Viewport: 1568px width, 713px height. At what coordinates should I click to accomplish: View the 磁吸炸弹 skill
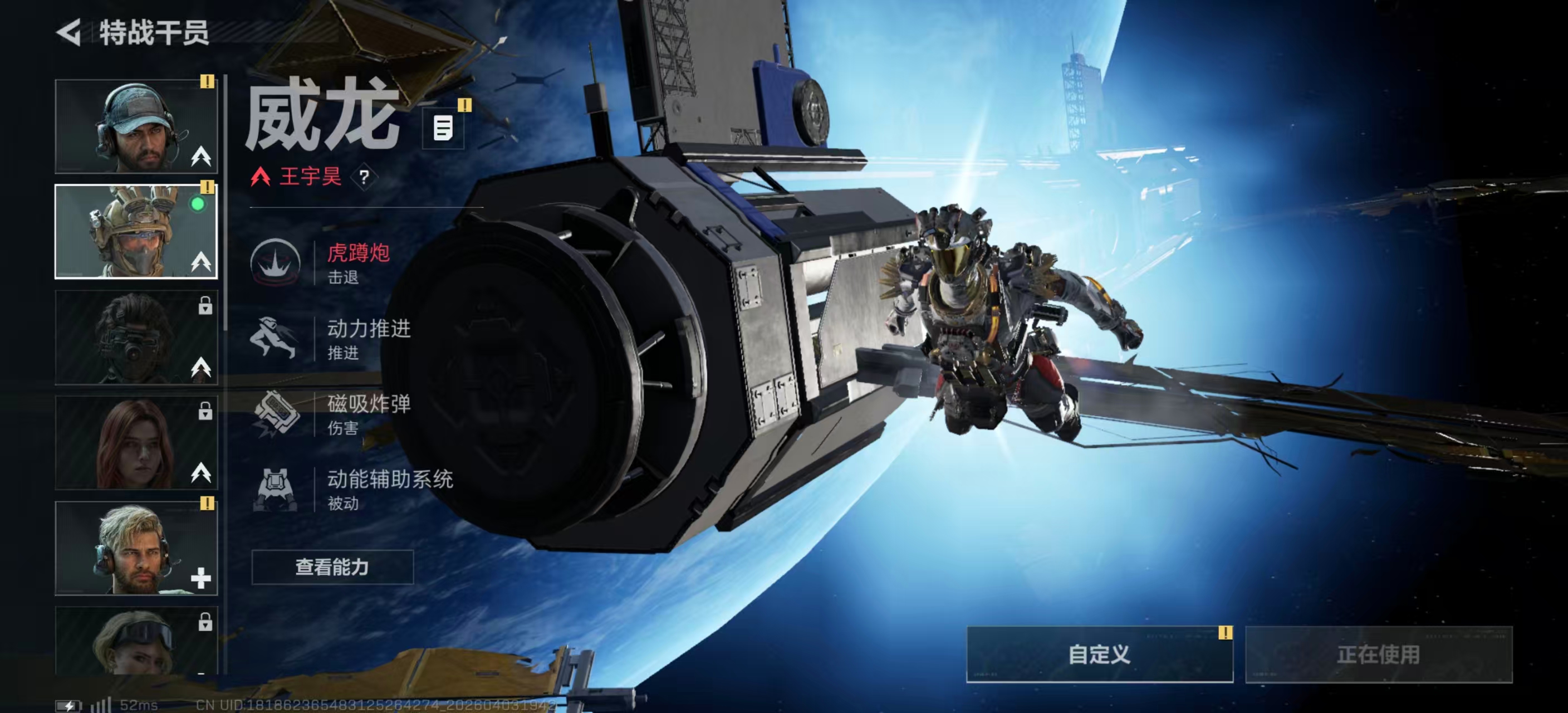click(341, 414)
